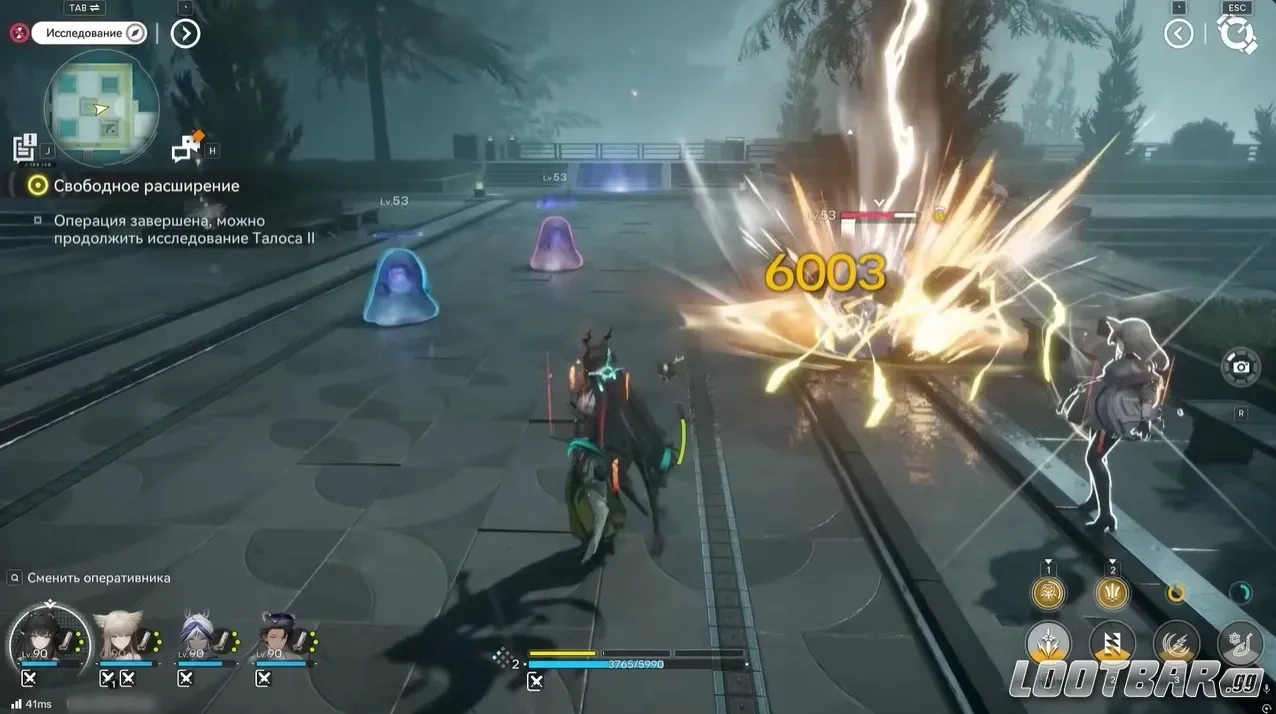The height and width of the screenshot is (714, 1276).
Task: Activate the gold trident ultimate numbered 2
Action: pyautogui.click(x=1112, y=593)
